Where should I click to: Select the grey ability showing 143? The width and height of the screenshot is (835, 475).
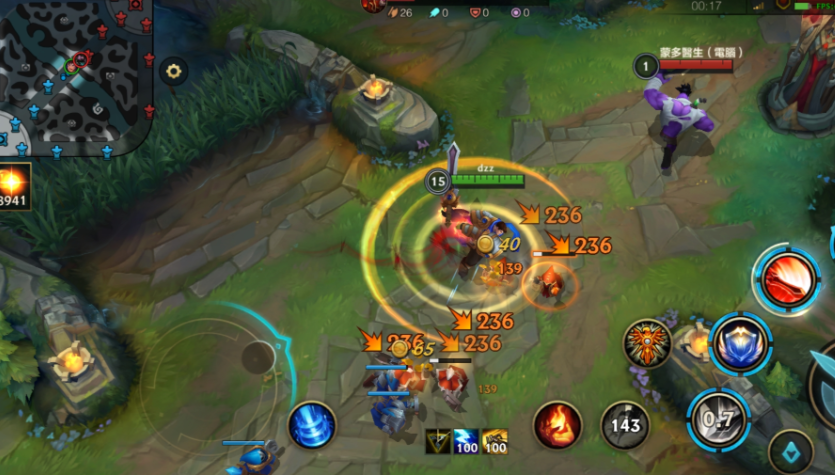coord(625,425)
